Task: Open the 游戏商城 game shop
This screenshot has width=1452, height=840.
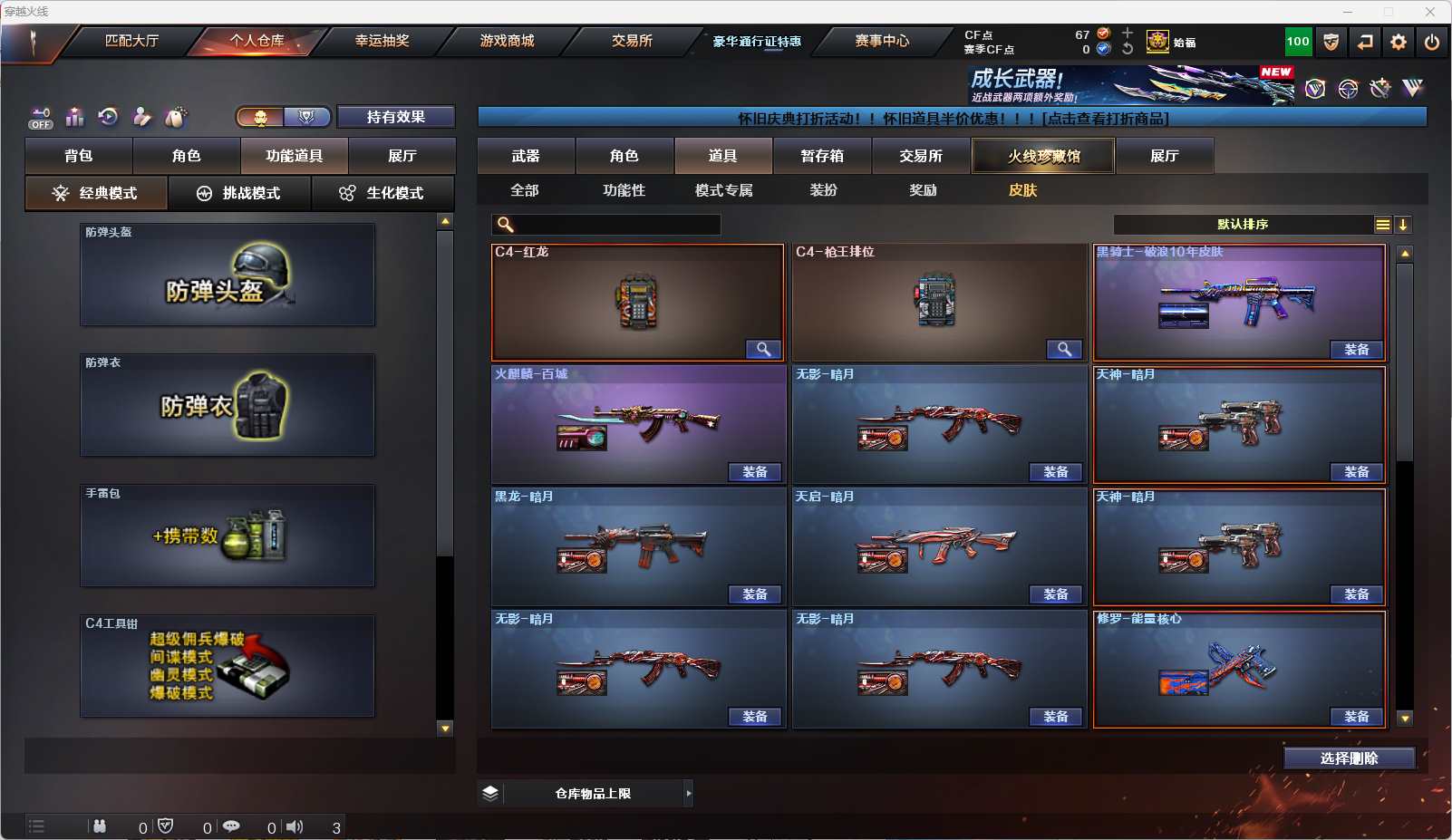Action: pyautogui.click(x=507, y=41)
